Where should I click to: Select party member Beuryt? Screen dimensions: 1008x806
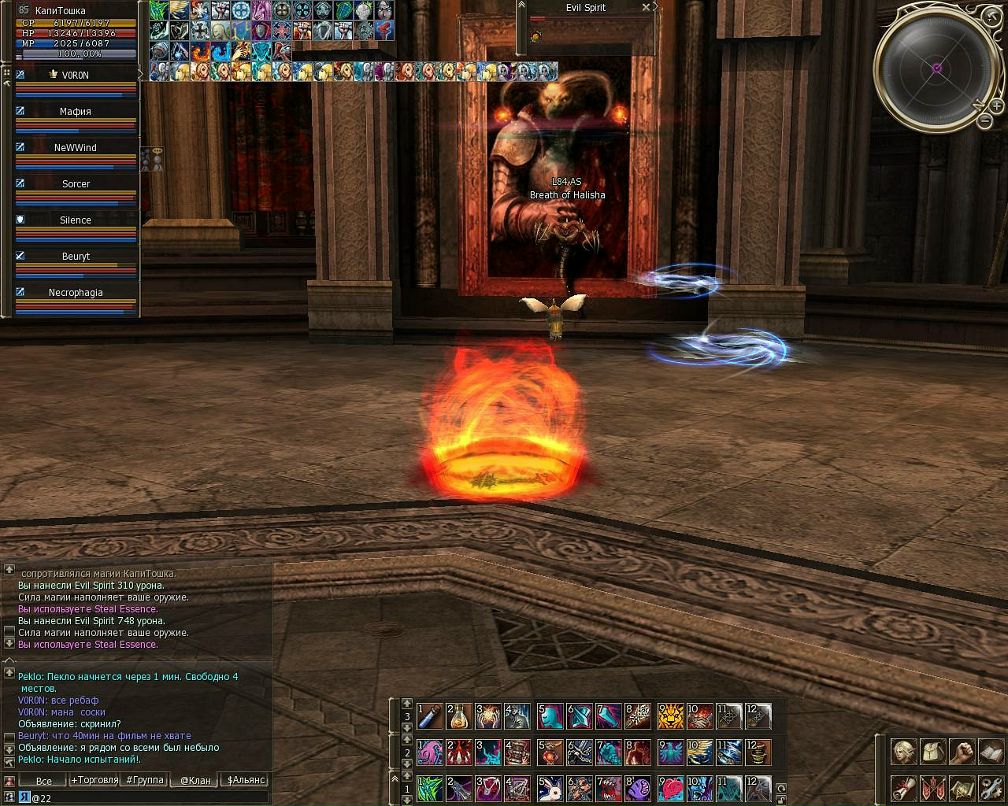click(x=76, y=257)
